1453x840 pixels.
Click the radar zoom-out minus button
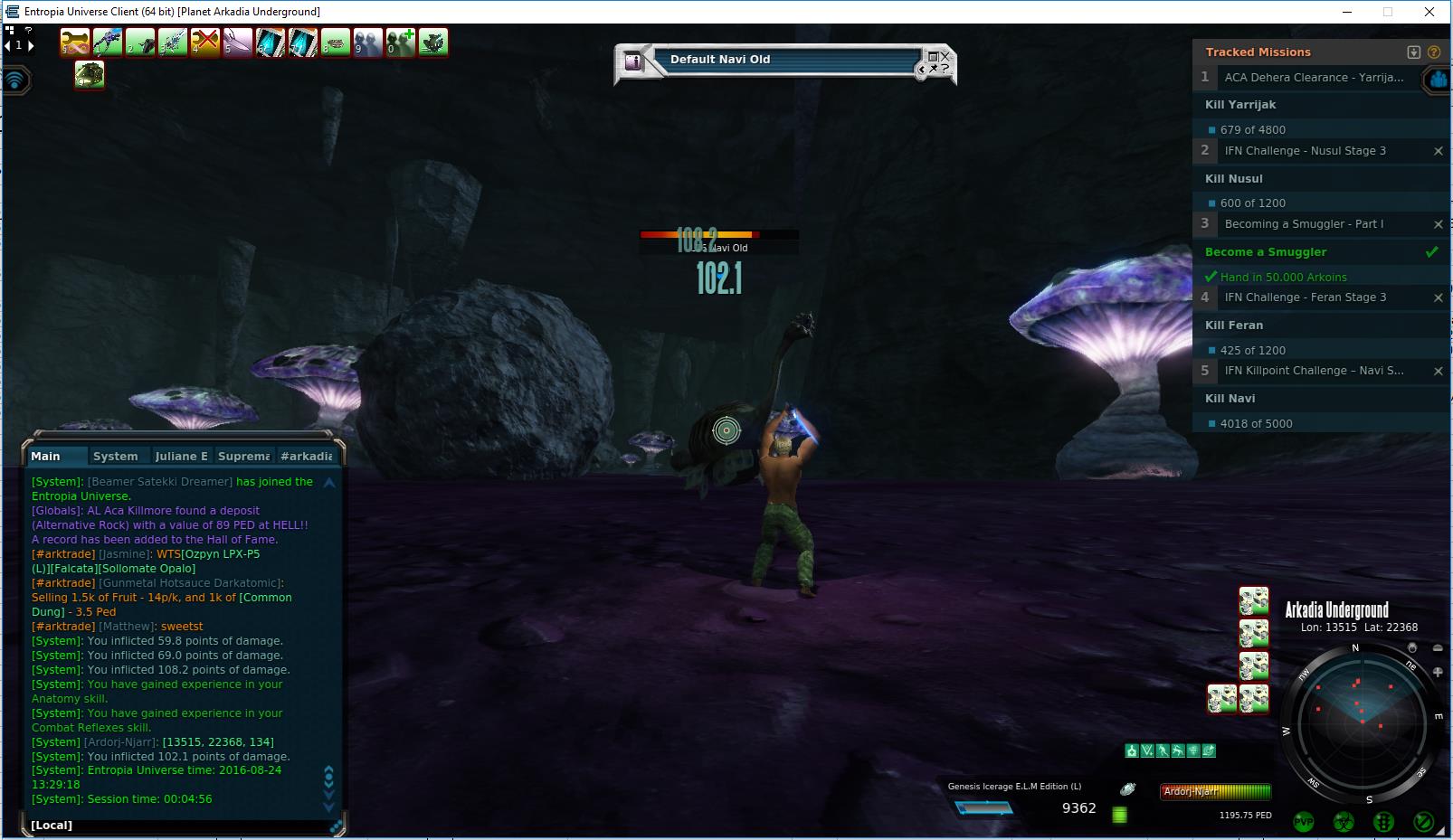pyautogui.click(x=1439, y=648)
